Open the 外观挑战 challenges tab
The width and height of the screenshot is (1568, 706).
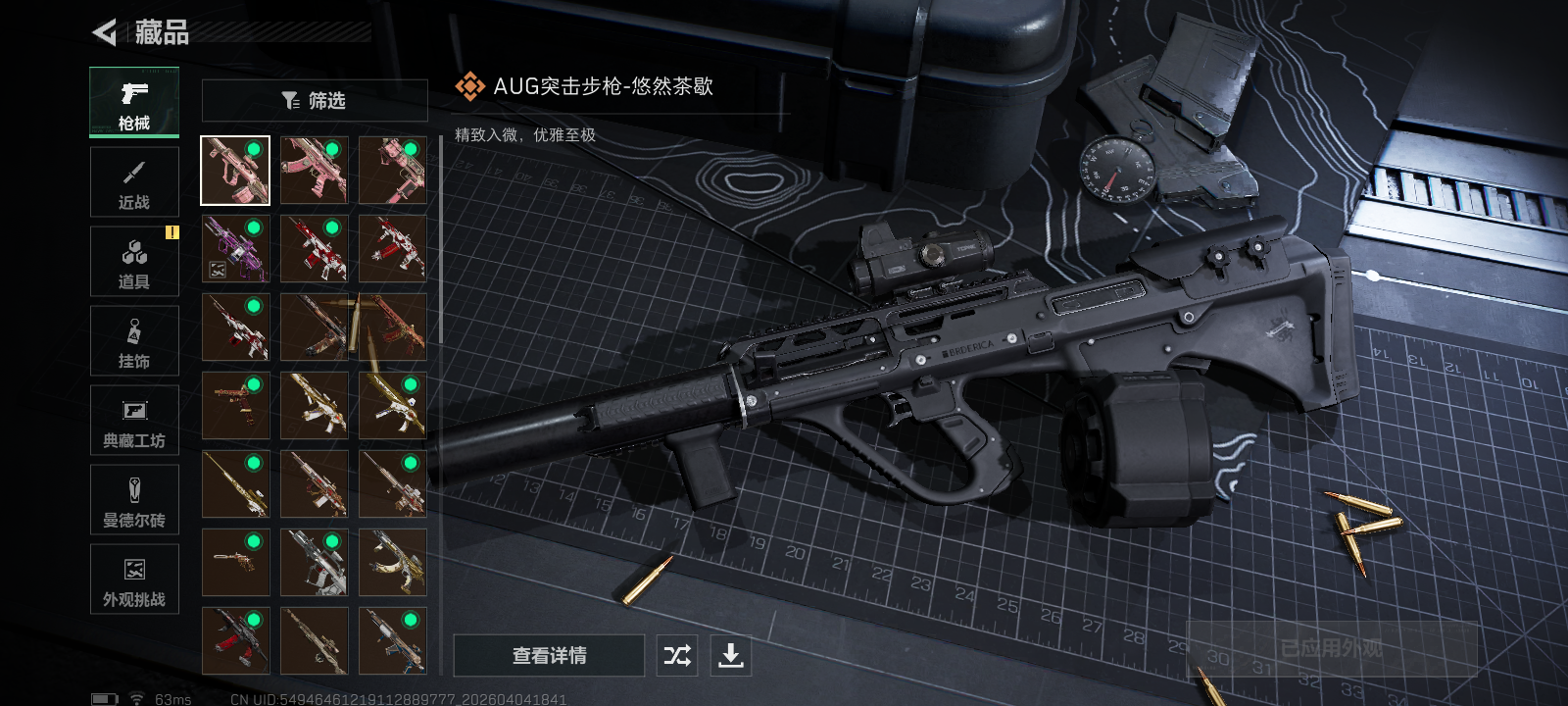tap(134, 580)
